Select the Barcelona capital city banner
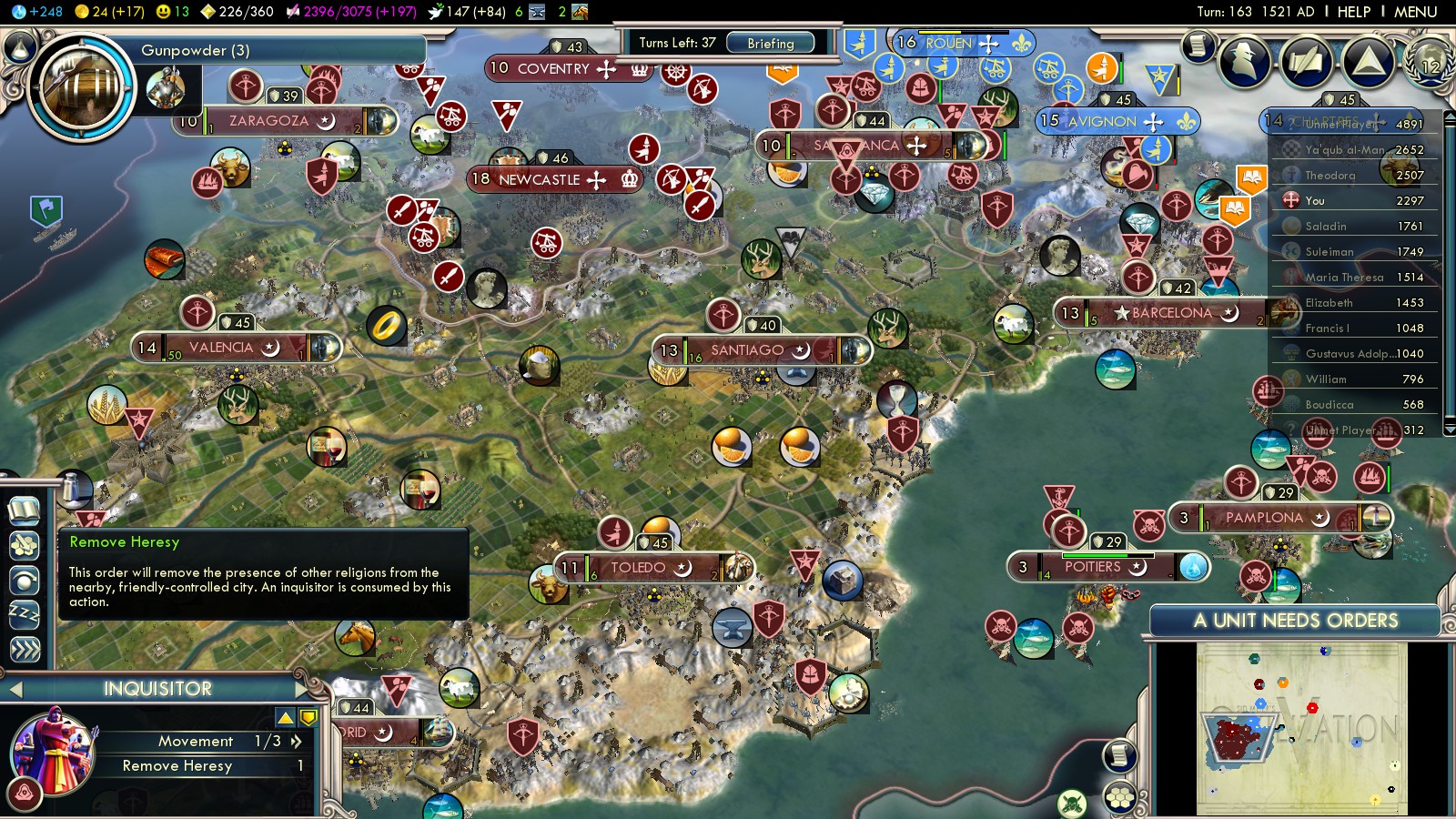Image resolution: width=1456 pixels, height=819 pixels. coord(1171,313)
